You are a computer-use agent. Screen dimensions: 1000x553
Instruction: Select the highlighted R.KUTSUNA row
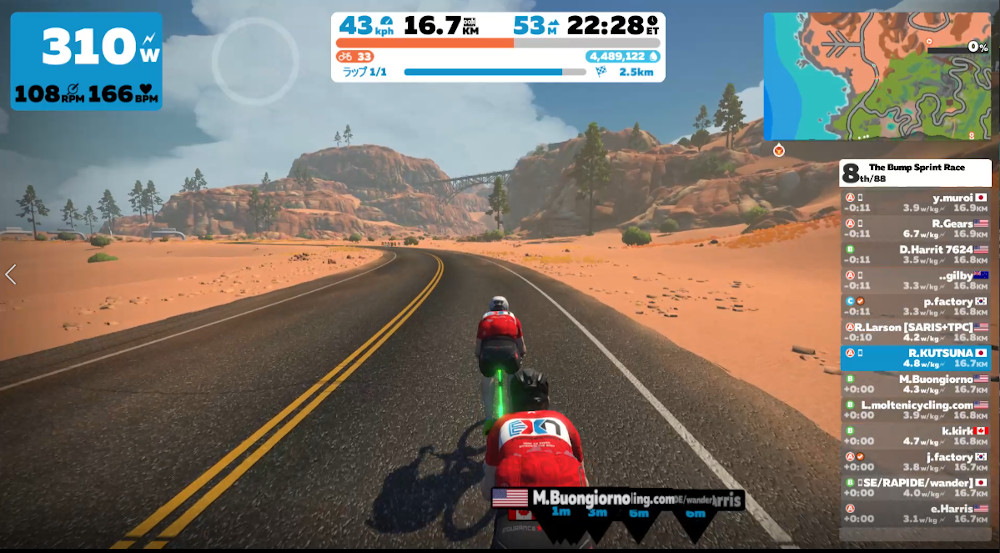pyautogui.click(x=915, y=358)
